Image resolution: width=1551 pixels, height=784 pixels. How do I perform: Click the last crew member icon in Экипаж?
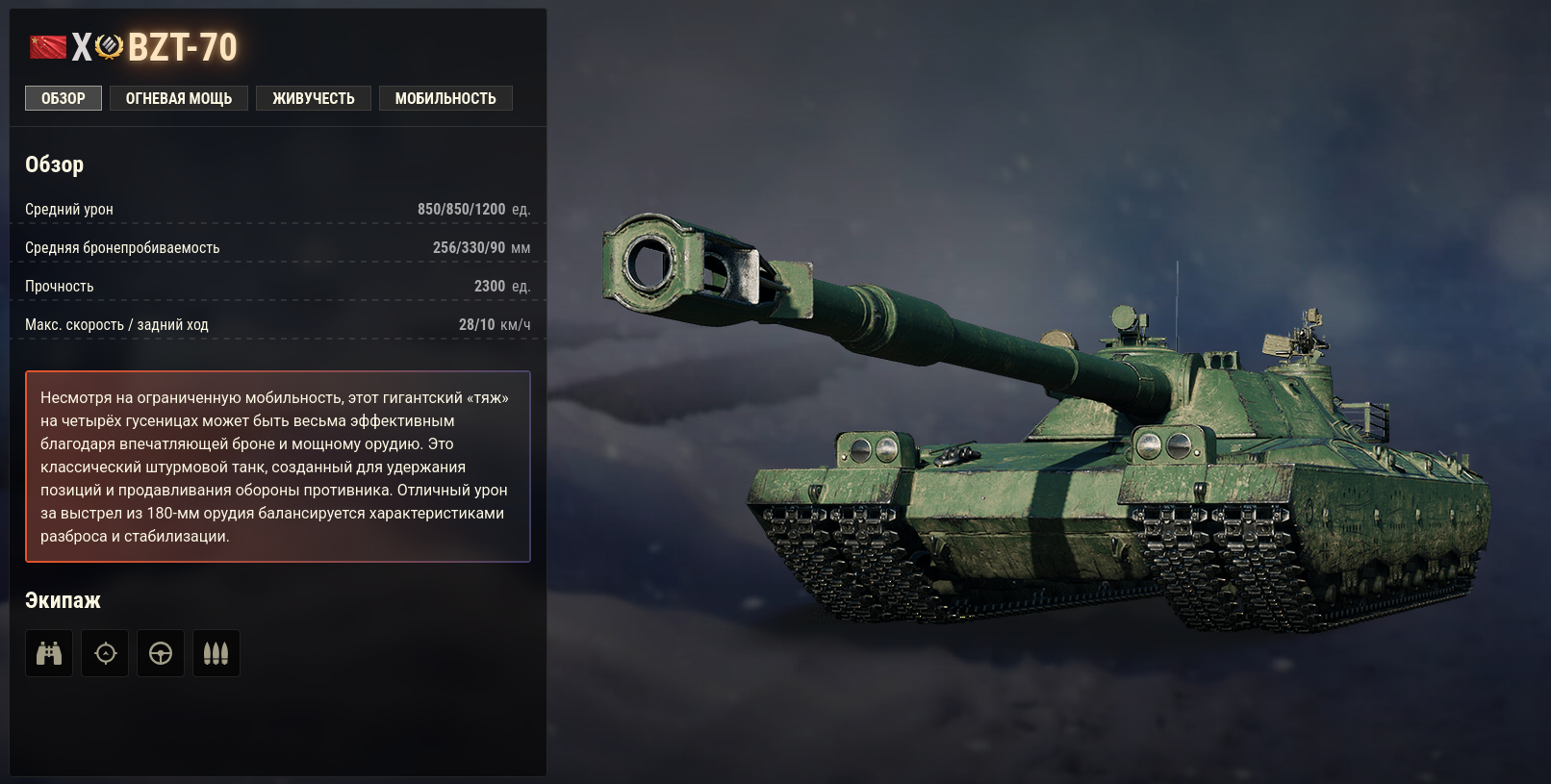click(216, 653)
